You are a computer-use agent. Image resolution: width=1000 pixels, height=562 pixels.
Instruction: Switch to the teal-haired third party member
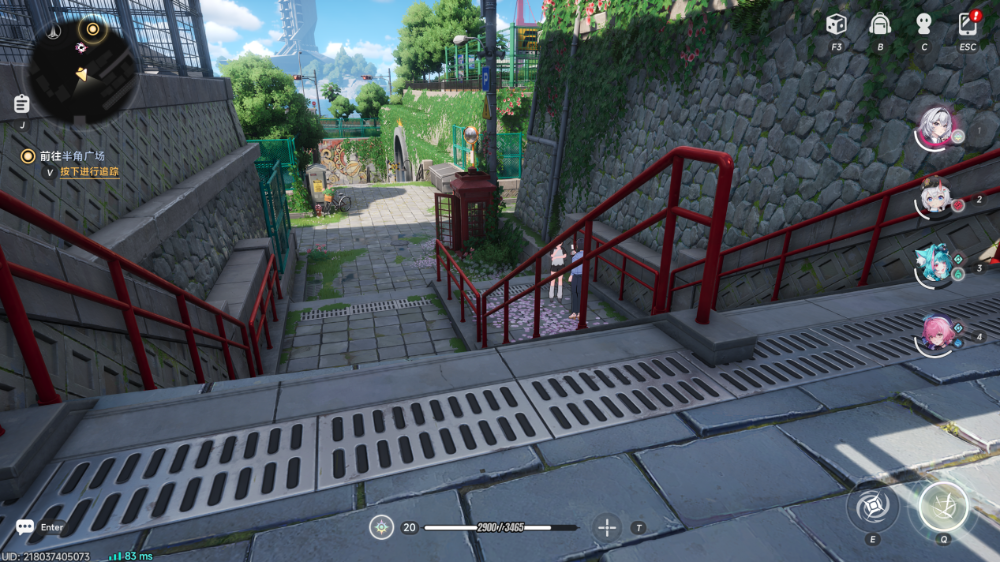click(934, 264)
